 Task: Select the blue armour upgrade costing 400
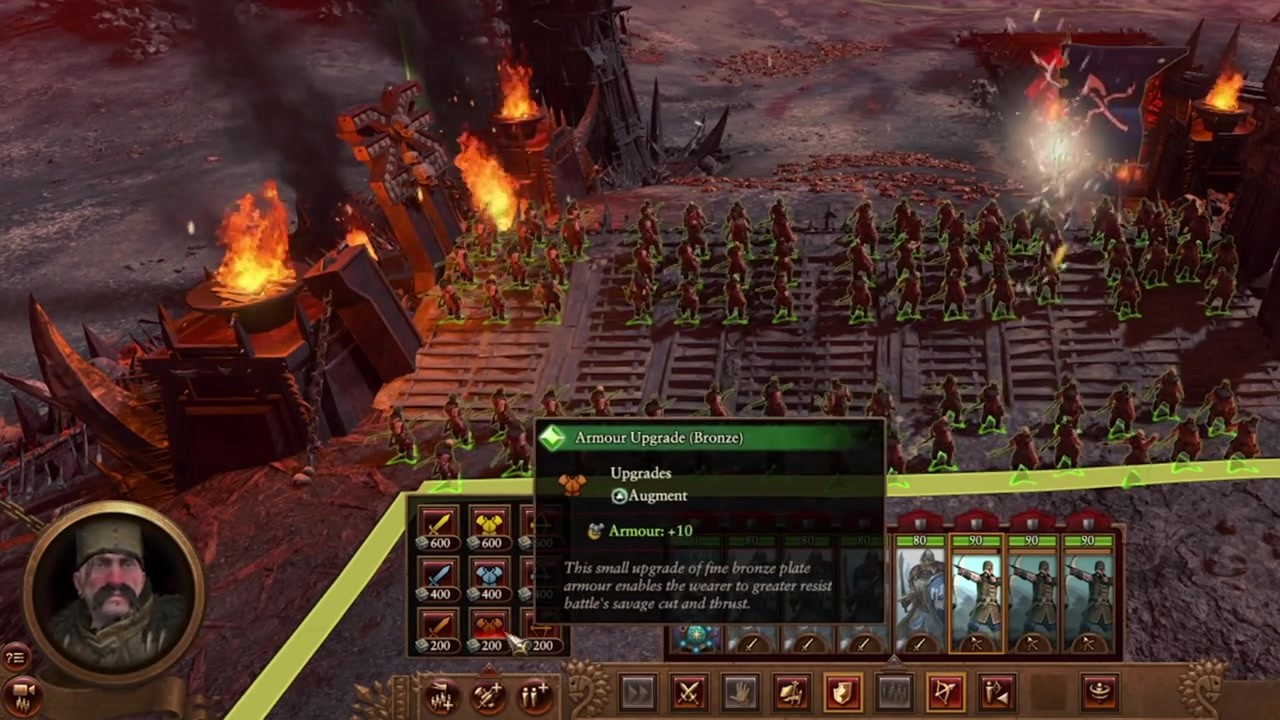[489, 579]
